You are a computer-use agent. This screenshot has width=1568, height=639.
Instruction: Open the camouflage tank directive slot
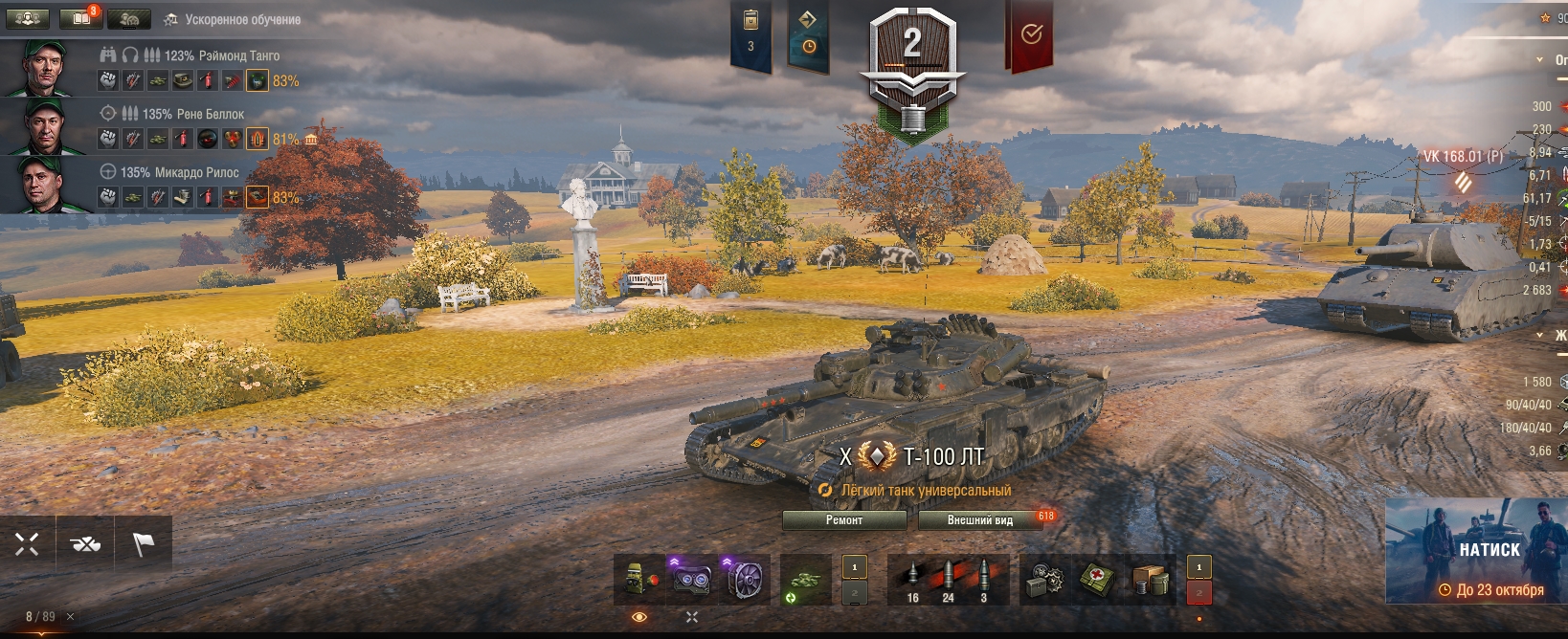804,579
